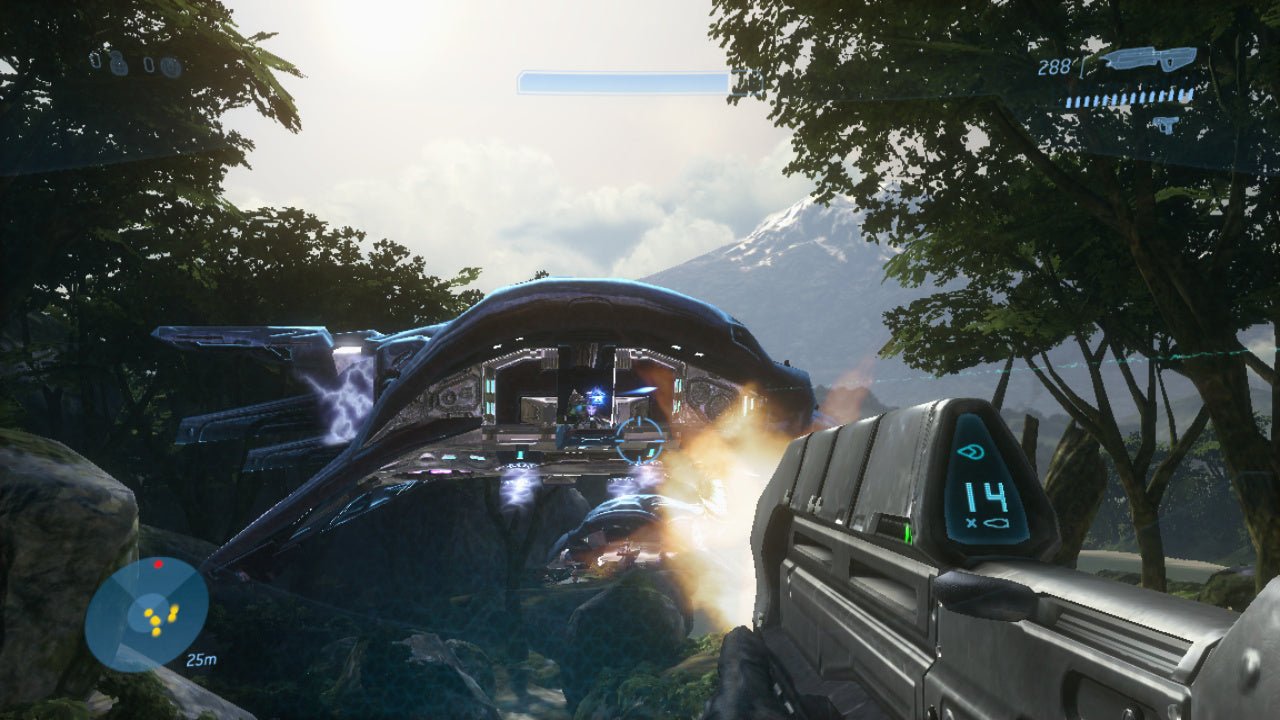Click the magnum pistol icon below the rifle
The height and width of the screenshot is (720, 1280).
point(1166,124)
